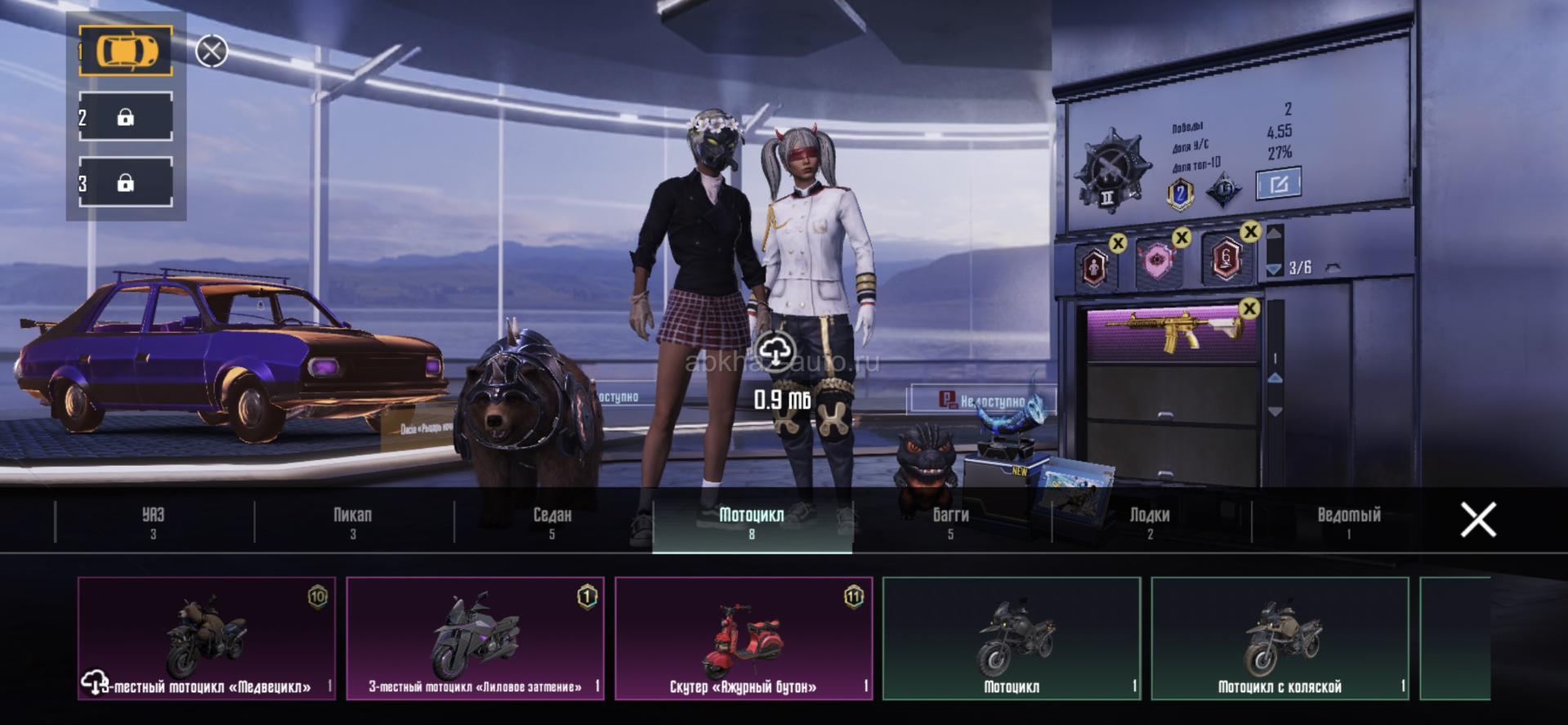
Task: Select the УАЗ vehicle category tab
Action: click(x=154, y=522)
